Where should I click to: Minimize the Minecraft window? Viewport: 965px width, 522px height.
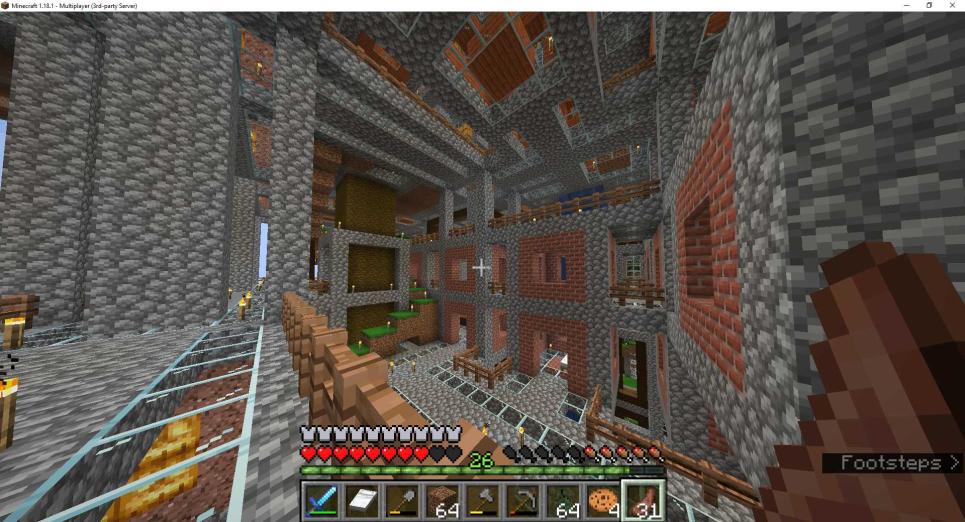pos(906,6)
